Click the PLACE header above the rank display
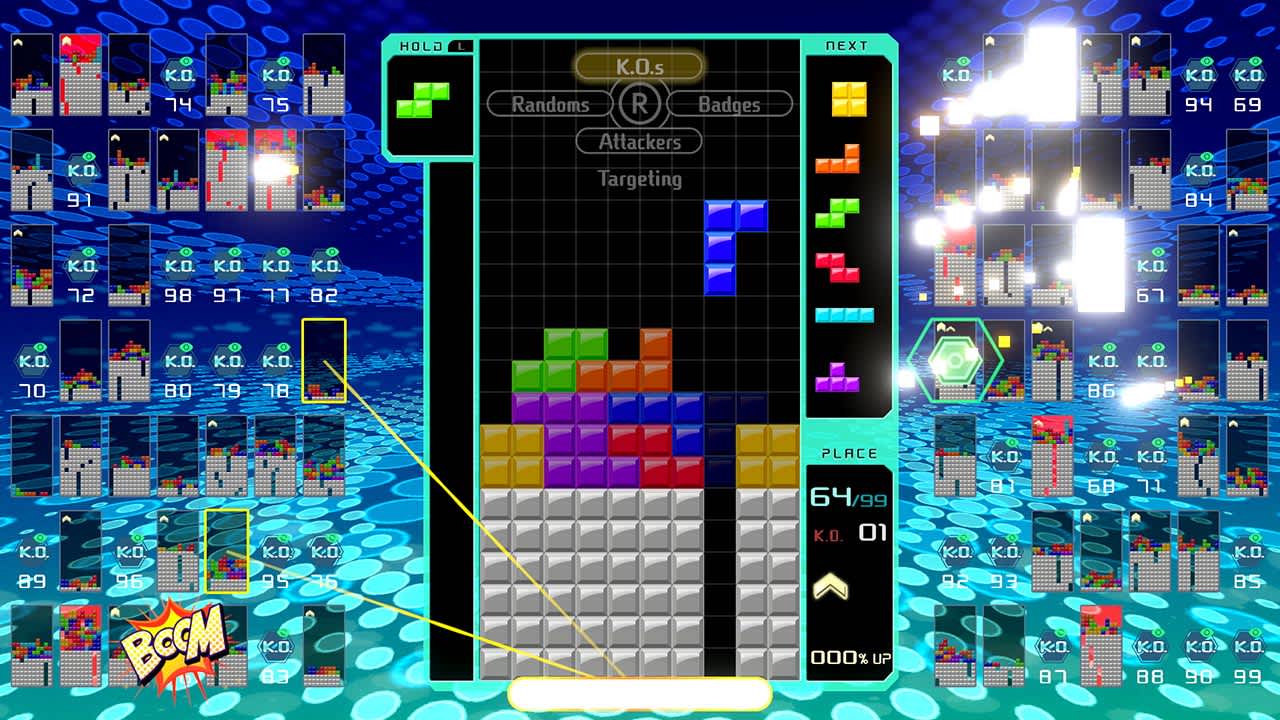Image resolution: width=1280 pixels, height=720 pixels. (x=849, y=452)
